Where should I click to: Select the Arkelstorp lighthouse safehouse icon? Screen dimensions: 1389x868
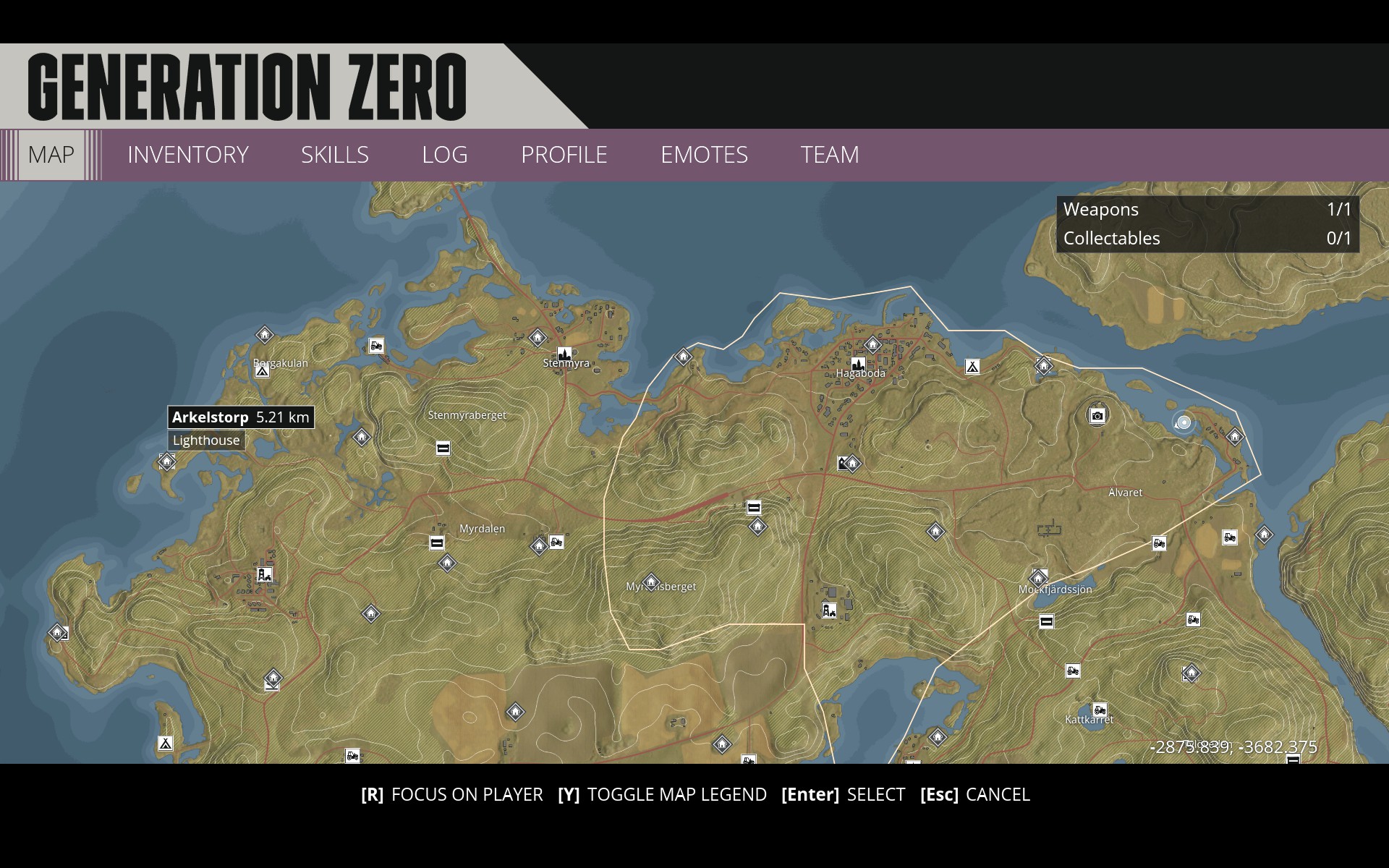[166, 461]
